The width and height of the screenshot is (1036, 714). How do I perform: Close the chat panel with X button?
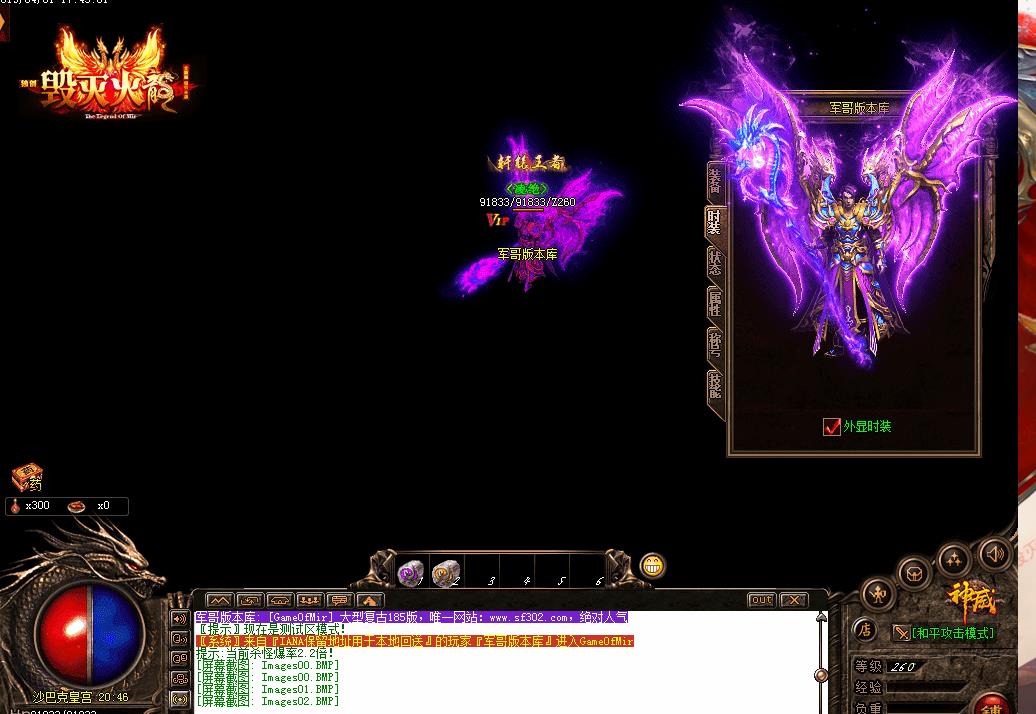point(794,600)
